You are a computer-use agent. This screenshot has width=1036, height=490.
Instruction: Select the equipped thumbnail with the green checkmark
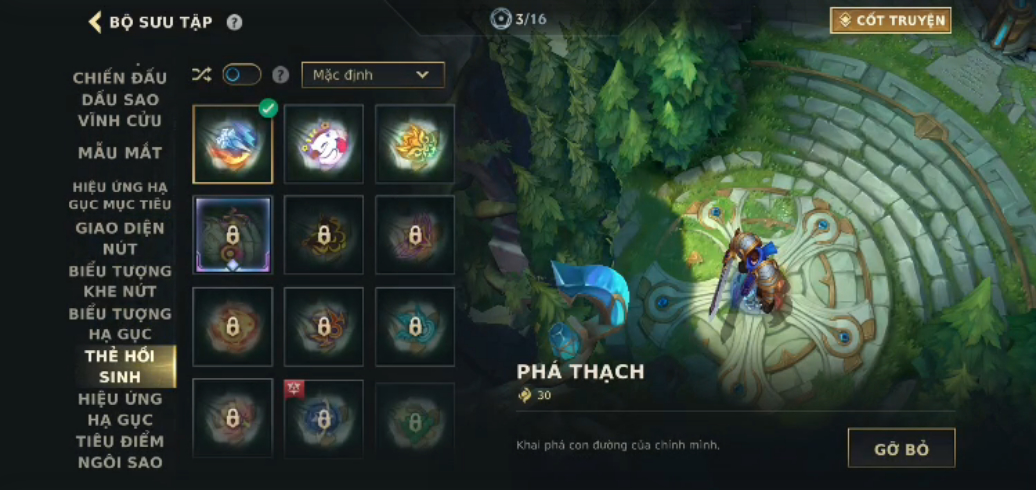232,144
